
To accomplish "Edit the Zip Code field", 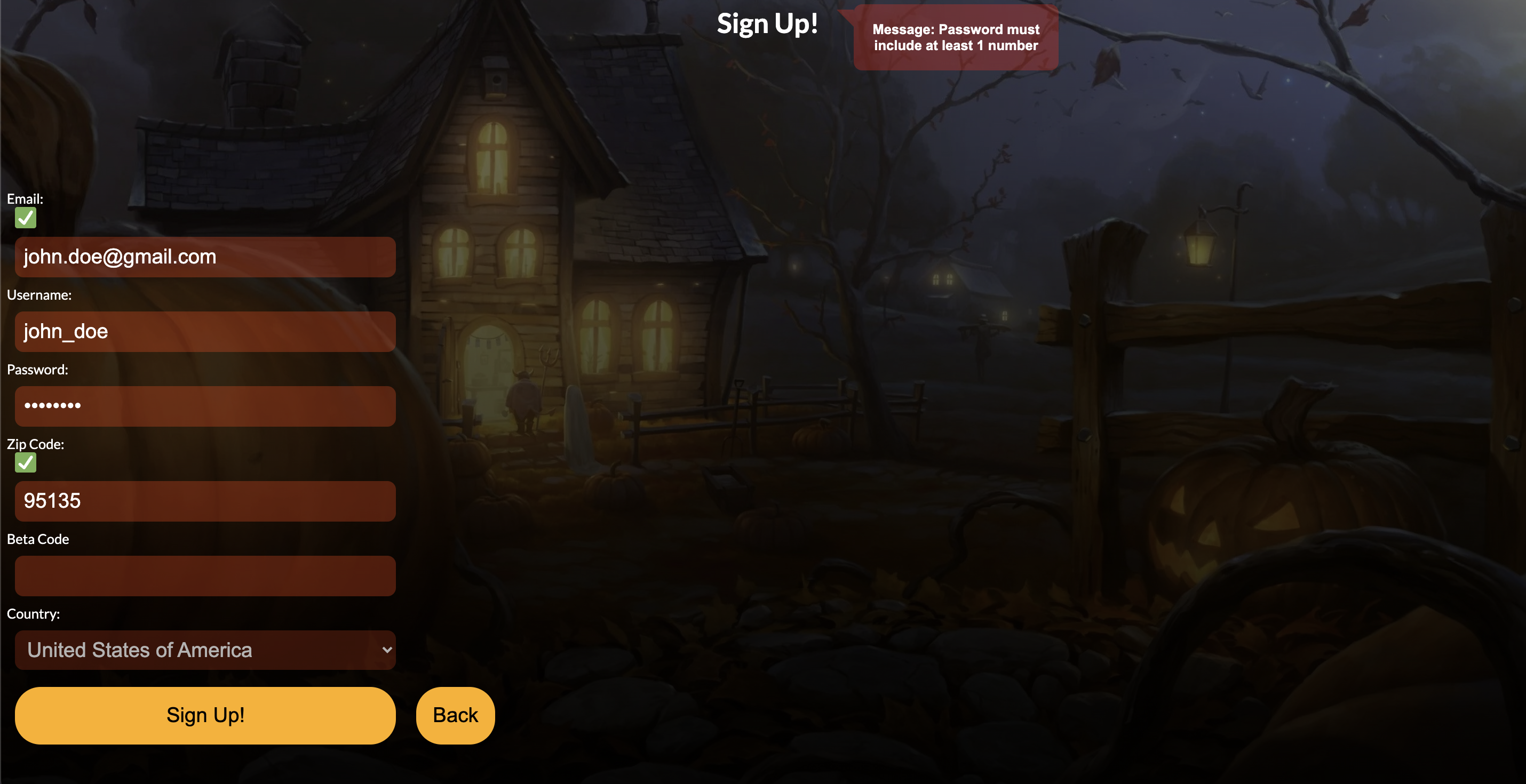I will [205, 501].
